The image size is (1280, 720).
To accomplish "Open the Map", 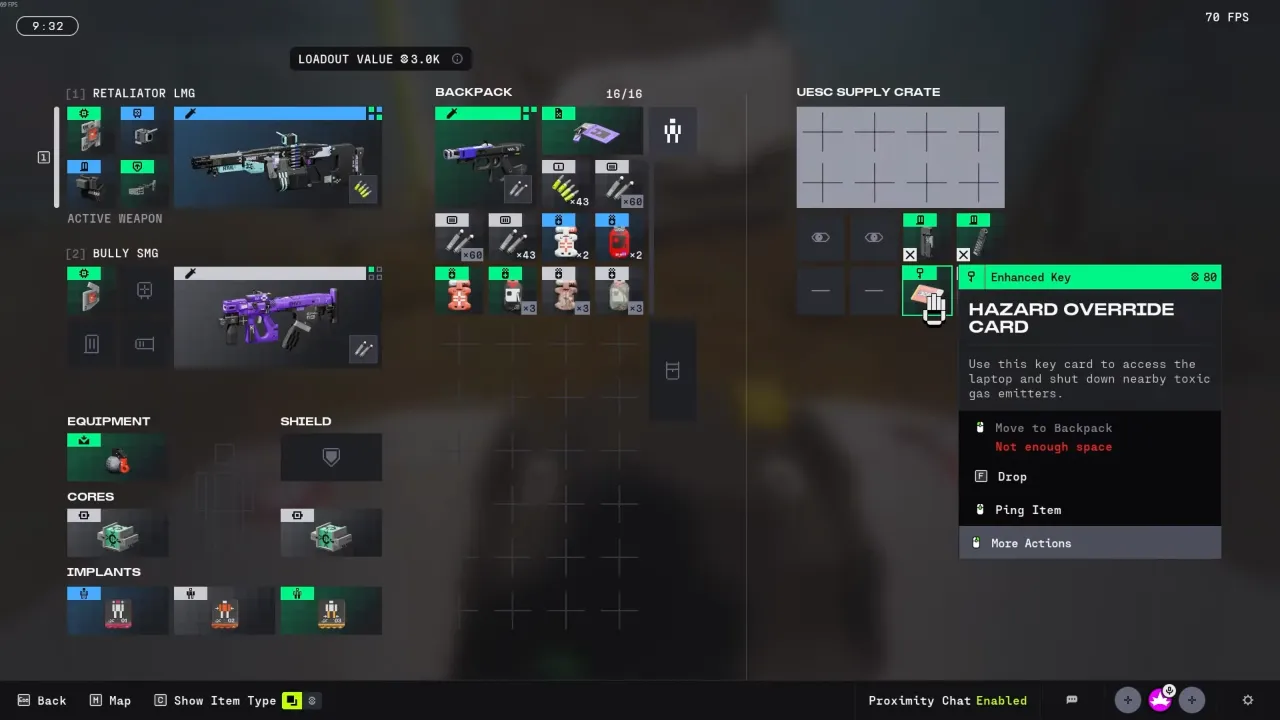I will coord(110,700).
